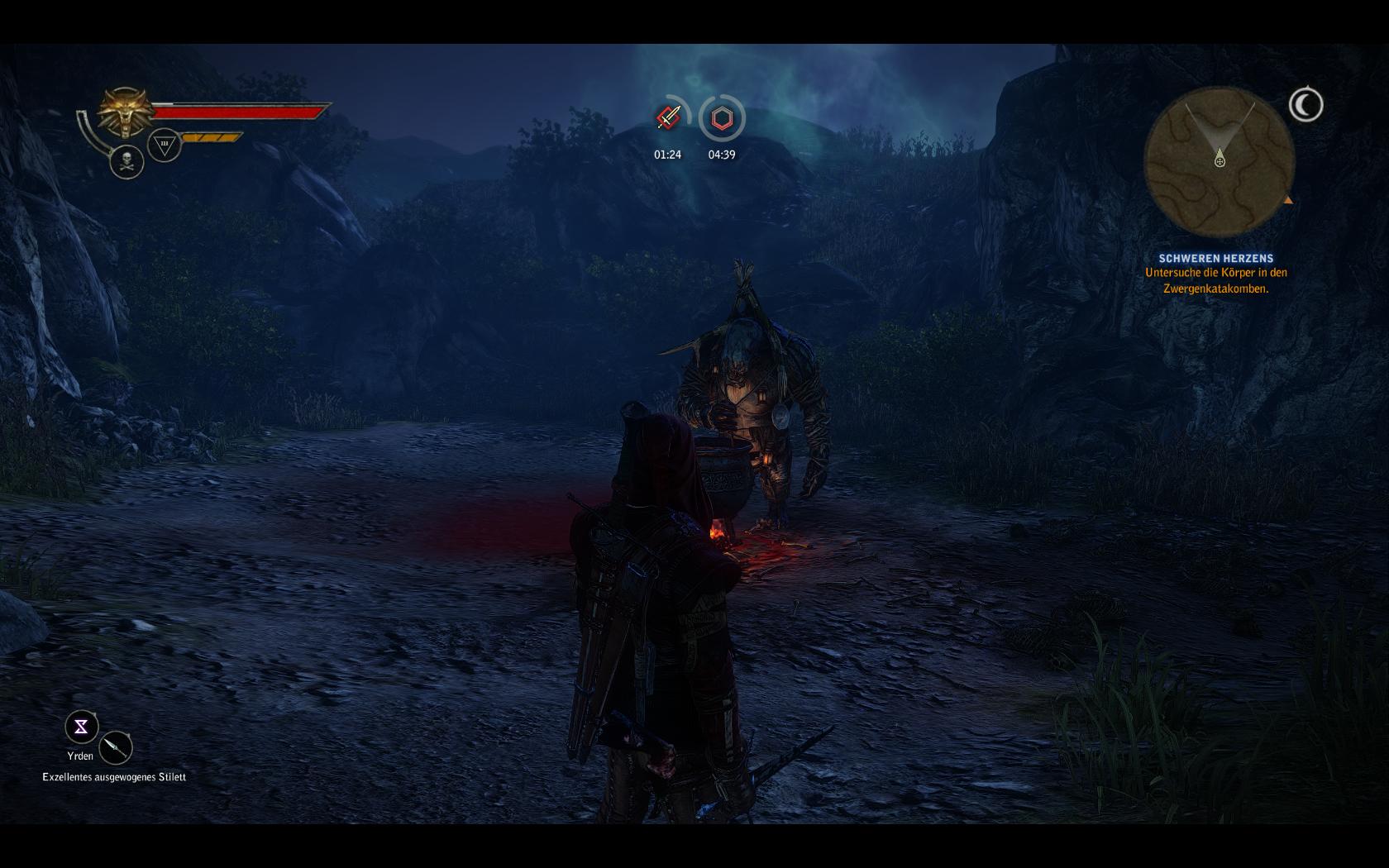Image resolution: width=1389 pixels, height=868 pixels.
Task: Select the skull toxicity indicator
Action: click(x=127, y=161)
